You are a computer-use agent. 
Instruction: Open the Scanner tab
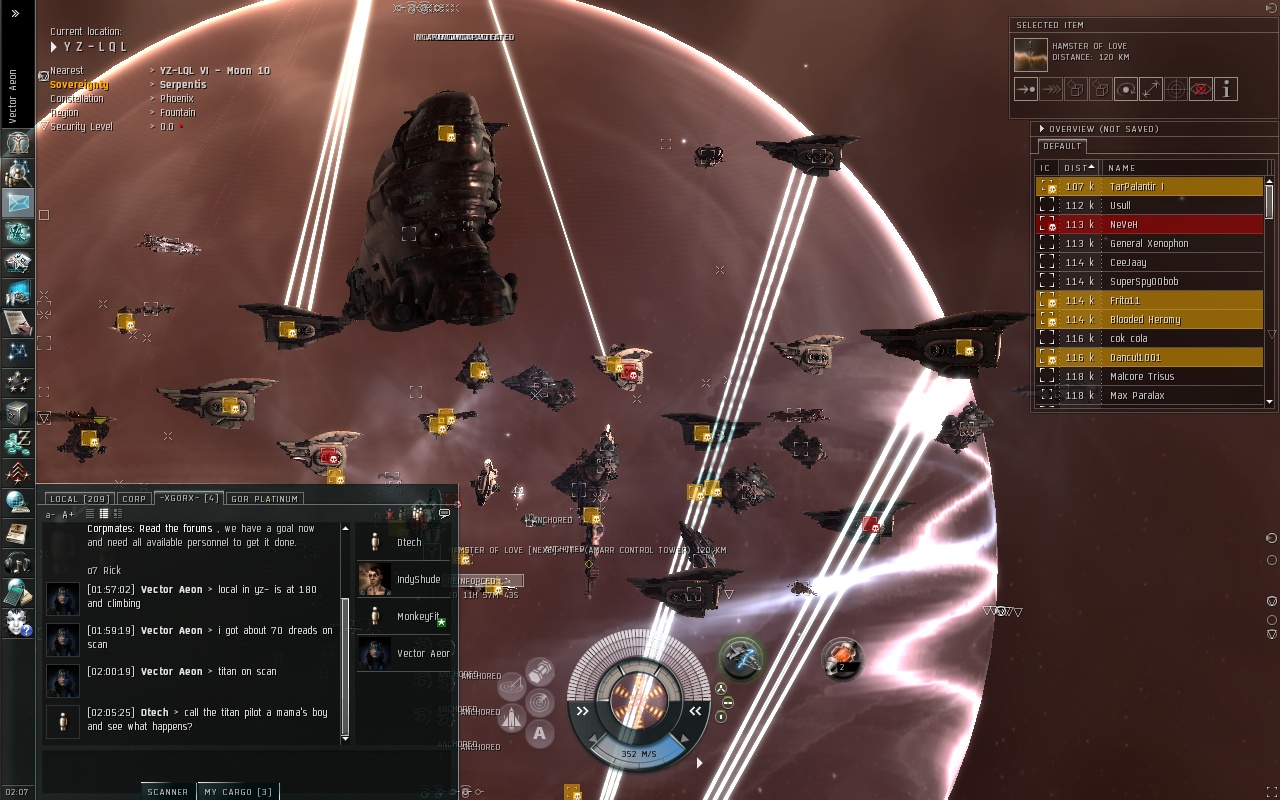pyautogui.click(x=167, y=792)
